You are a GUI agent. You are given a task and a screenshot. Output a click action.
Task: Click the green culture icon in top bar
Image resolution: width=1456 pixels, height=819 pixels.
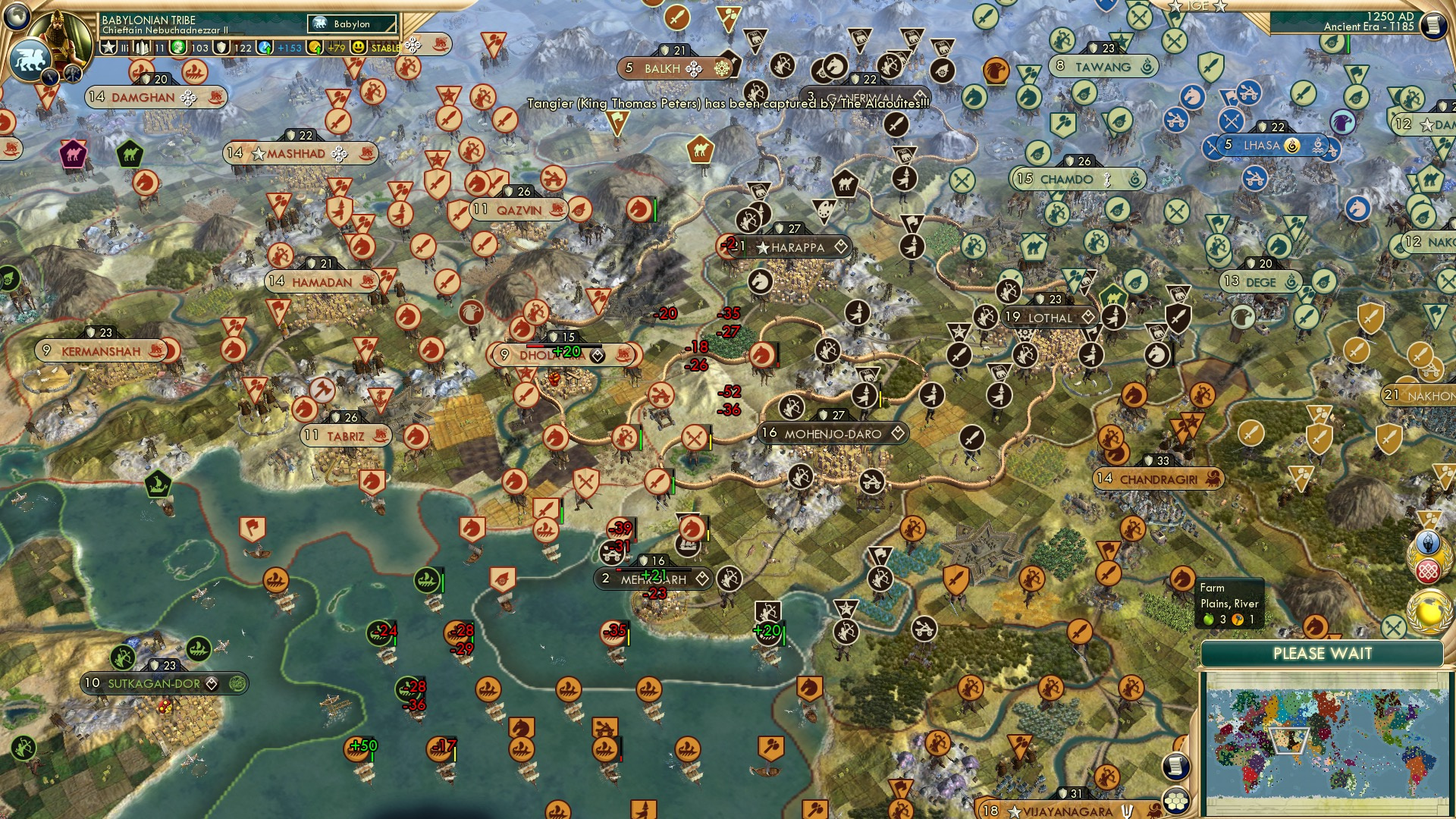click(179, 48)
